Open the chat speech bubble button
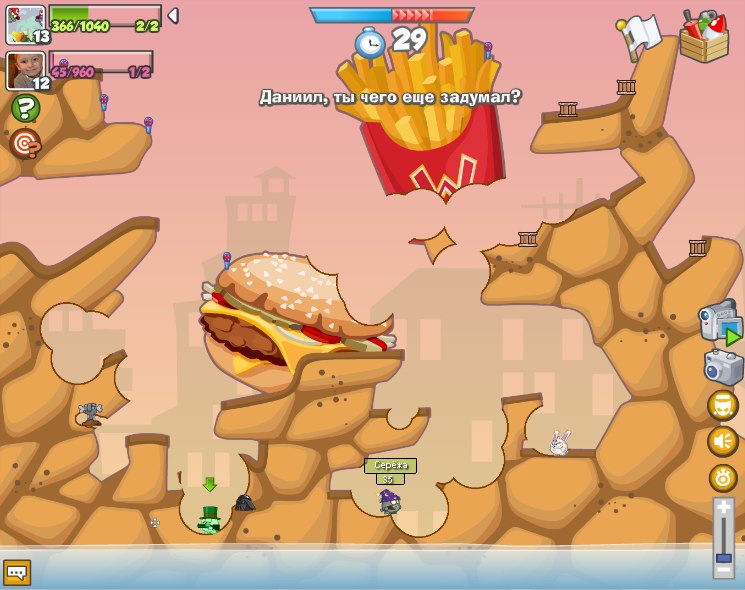 17,572
